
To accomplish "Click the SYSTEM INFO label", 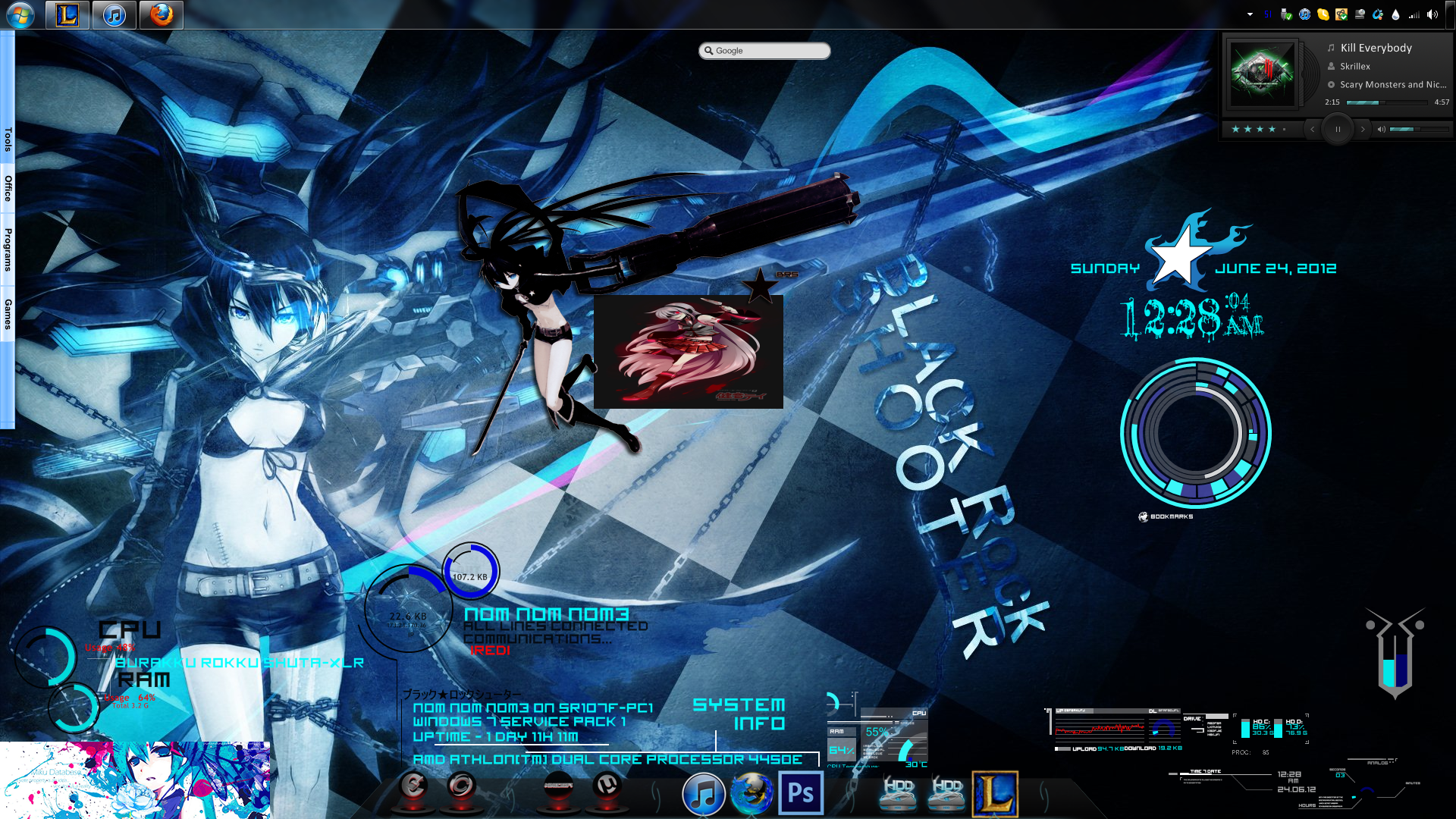I will [x=739, y=713].
